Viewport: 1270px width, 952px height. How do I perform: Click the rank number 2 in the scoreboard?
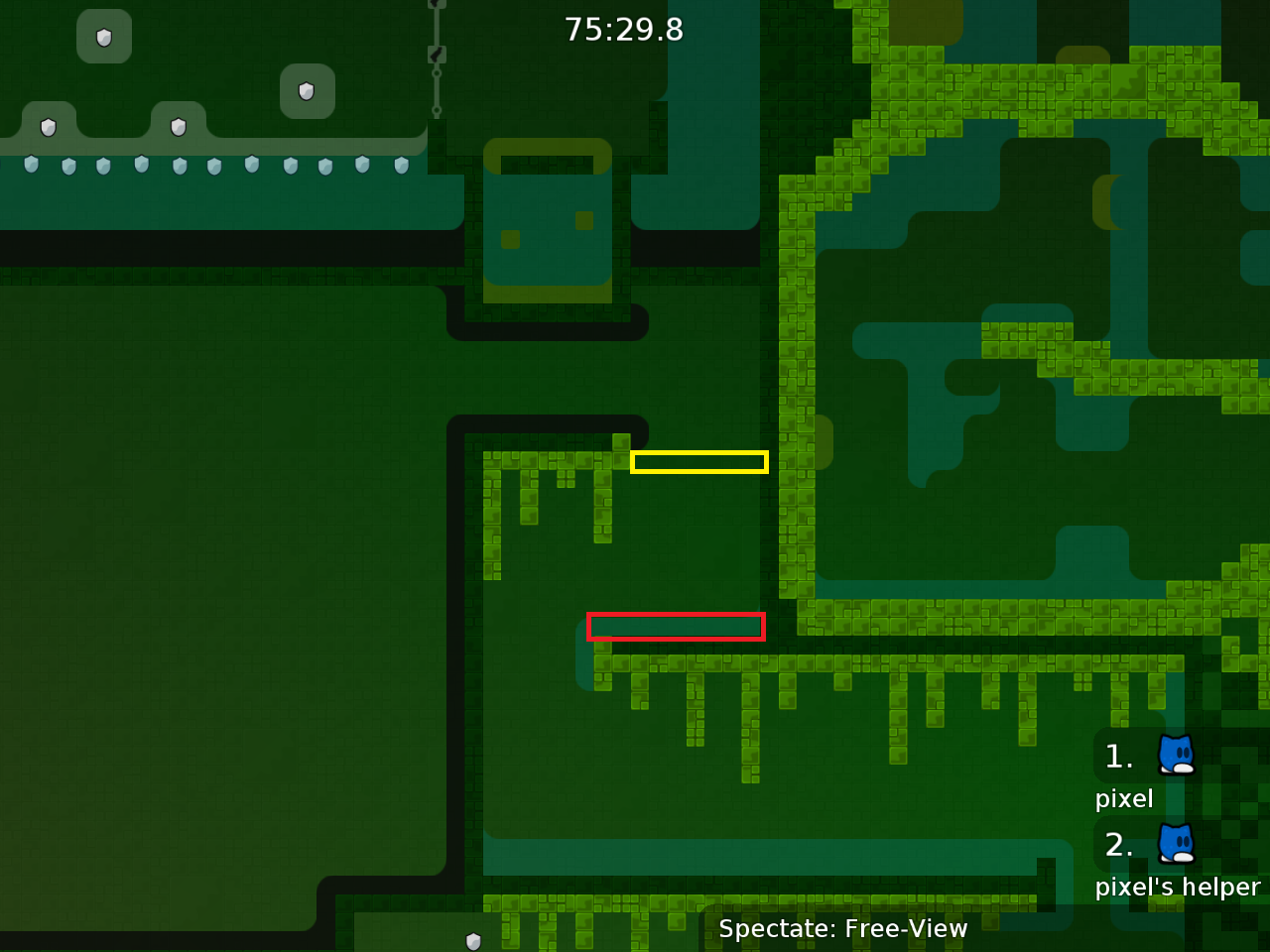point(1117,845)
